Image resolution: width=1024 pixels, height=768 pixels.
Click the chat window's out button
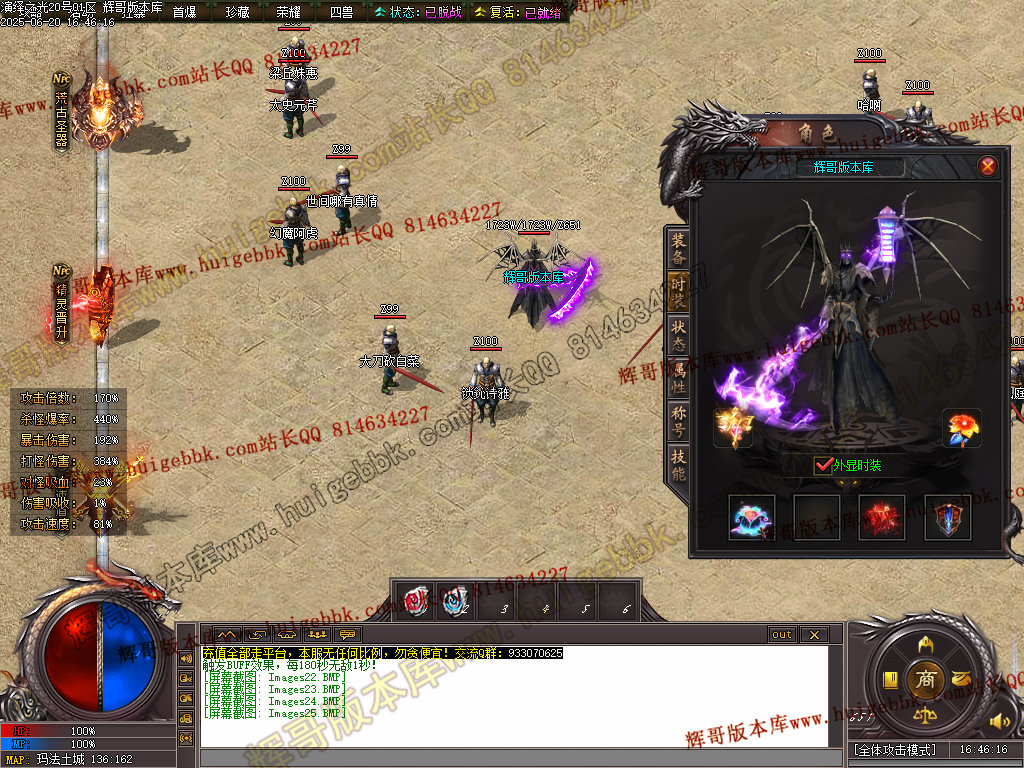pyautogui.click(x=781, y=635)
